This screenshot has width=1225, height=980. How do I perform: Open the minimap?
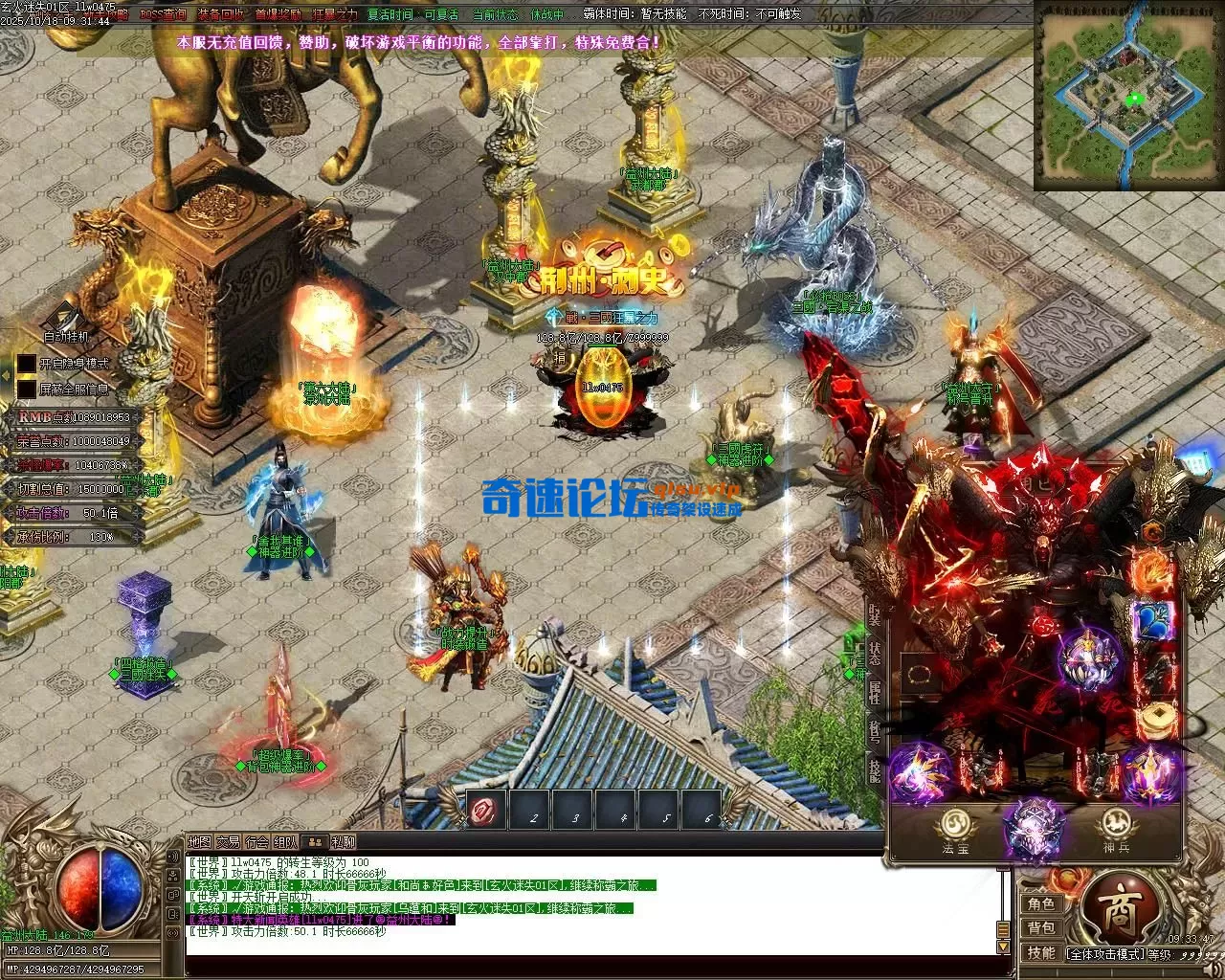(1126, 96)
